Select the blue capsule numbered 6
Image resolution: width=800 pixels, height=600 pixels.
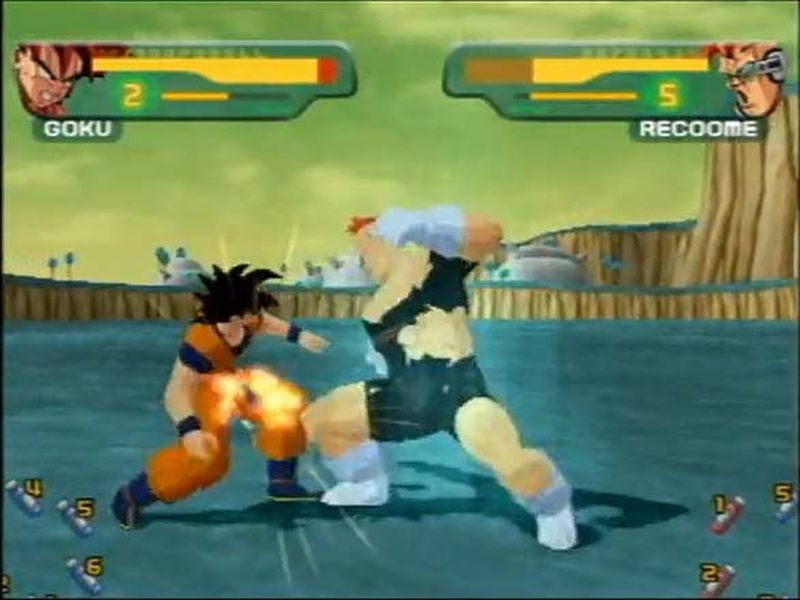click(83, 575)
